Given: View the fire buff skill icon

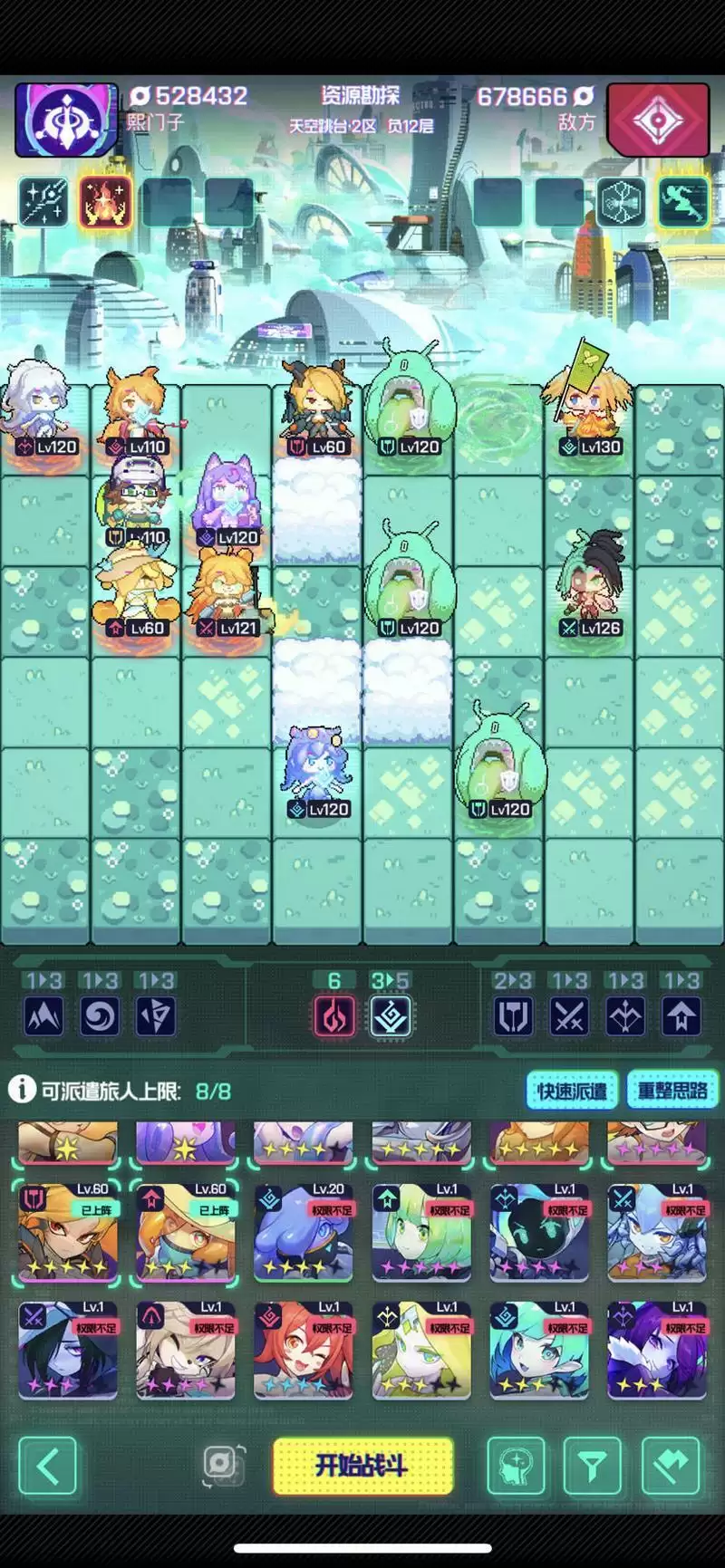Looking at the screenshot, I should point(105,201).
